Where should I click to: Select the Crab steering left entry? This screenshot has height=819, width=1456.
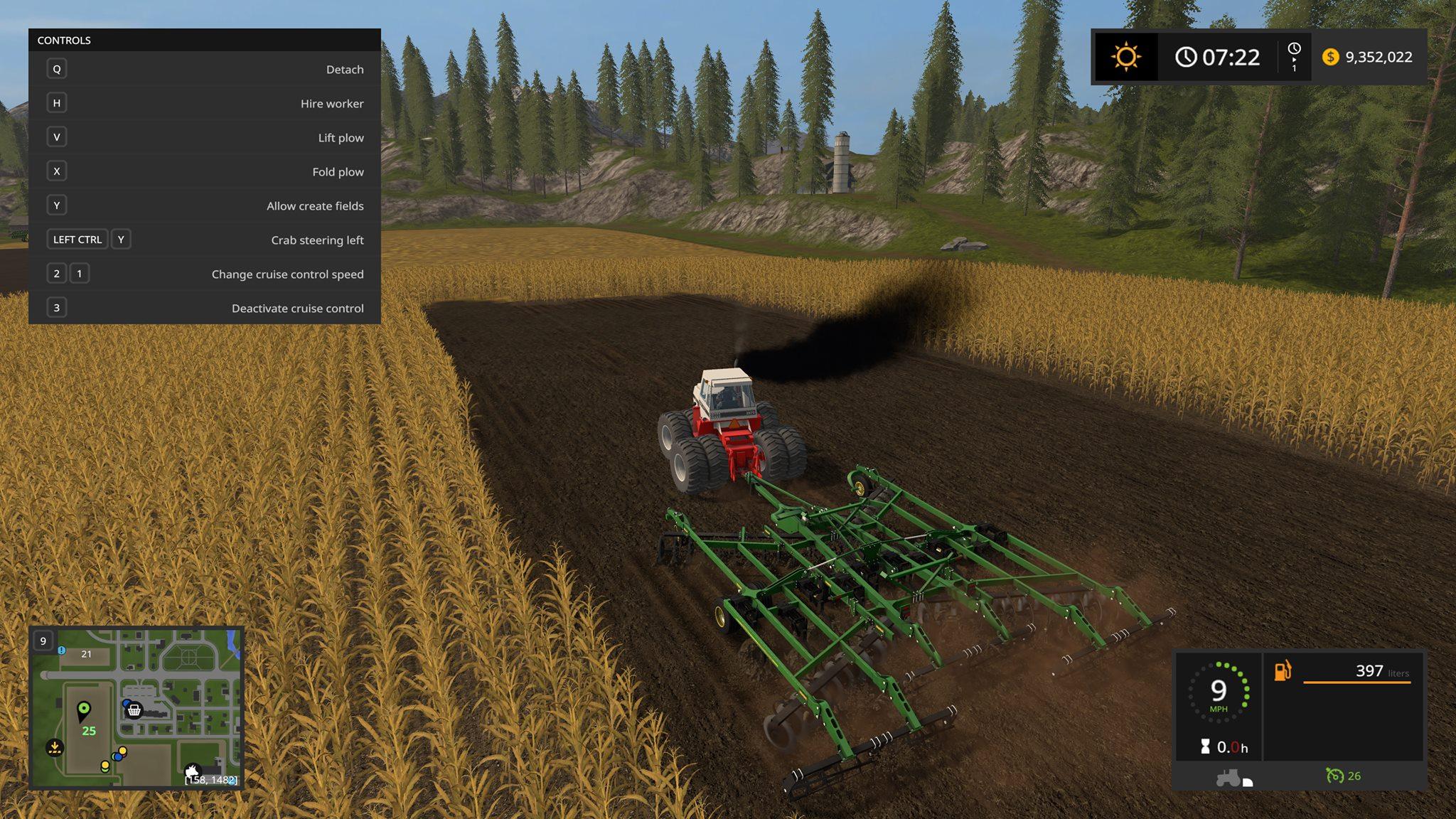205,240
